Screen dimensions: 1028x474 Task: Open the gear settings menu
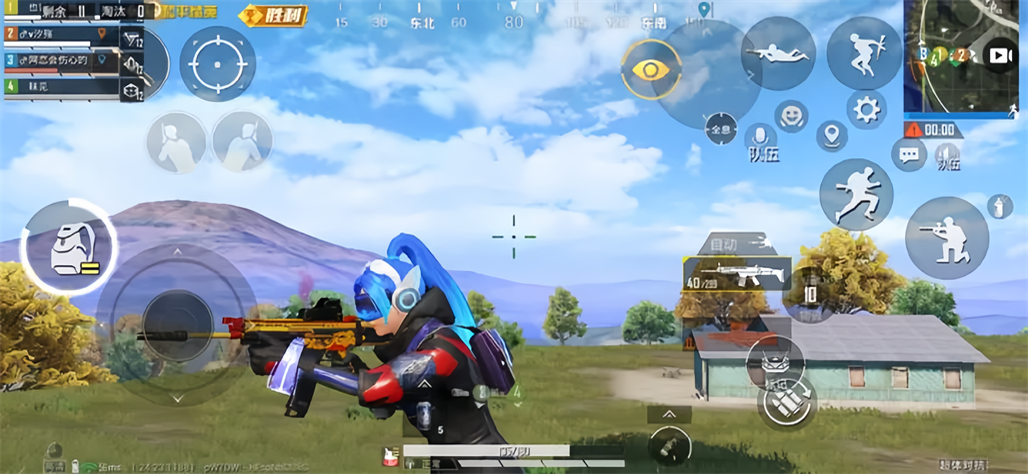click(866, 109)
